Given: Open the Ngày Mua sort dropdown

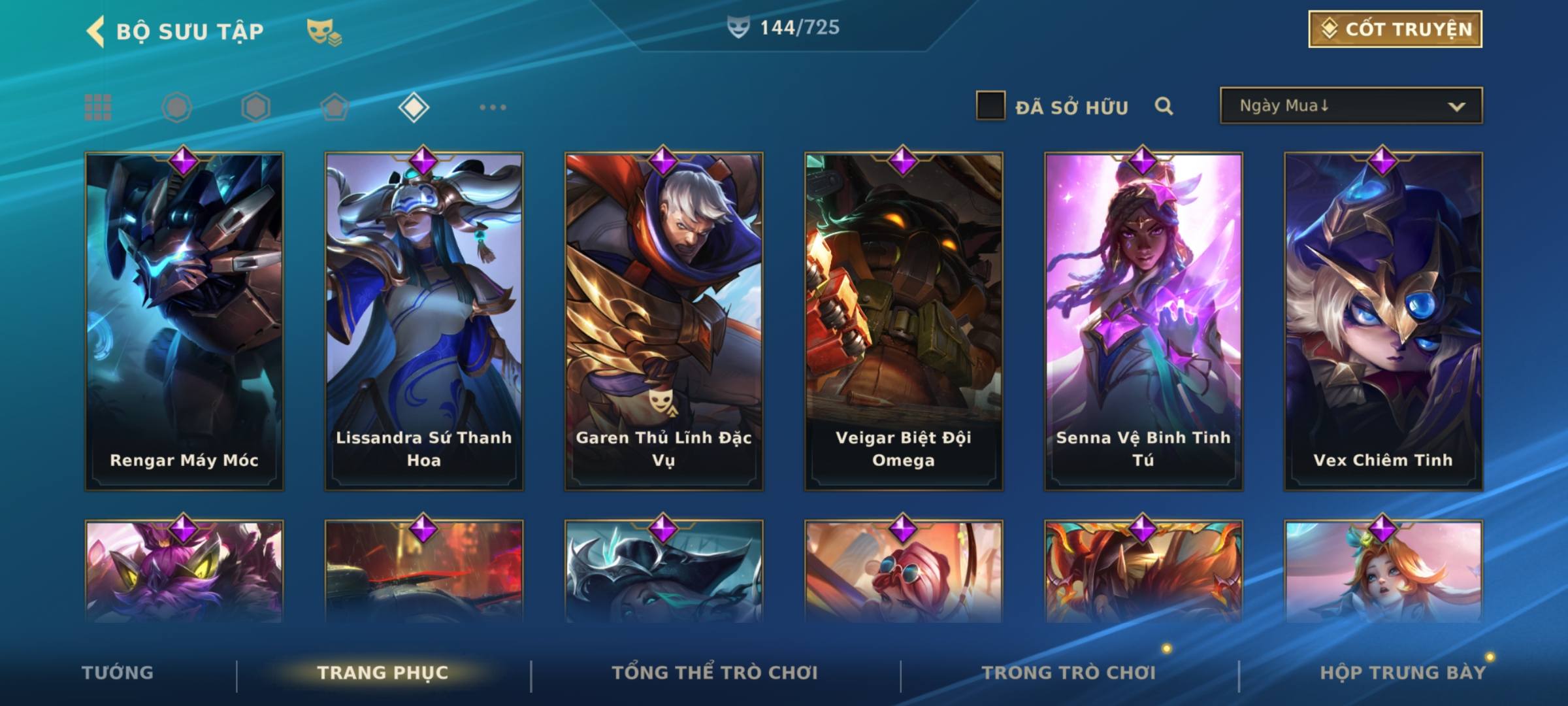Looking at the screenshot, I should click(x=1350, y=106).
